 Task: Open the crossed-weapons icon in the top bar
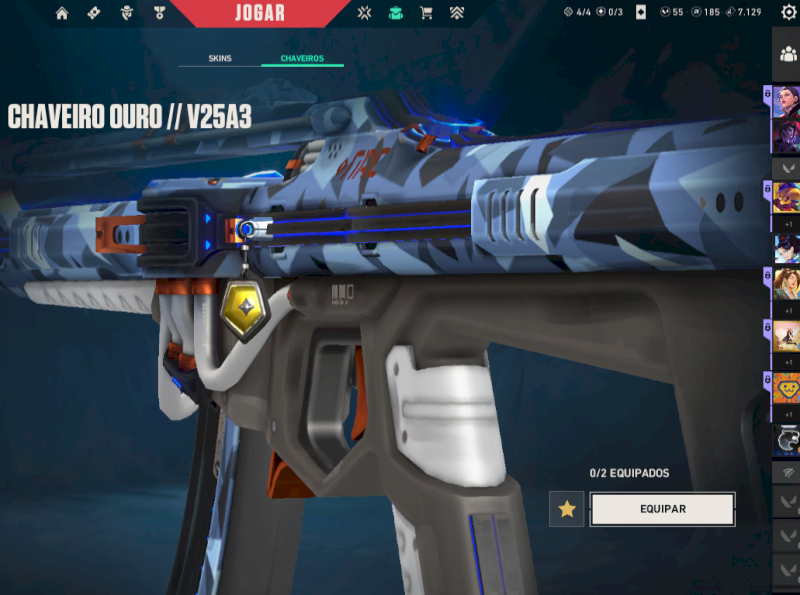pyautogui.click(x=365, y=13)
